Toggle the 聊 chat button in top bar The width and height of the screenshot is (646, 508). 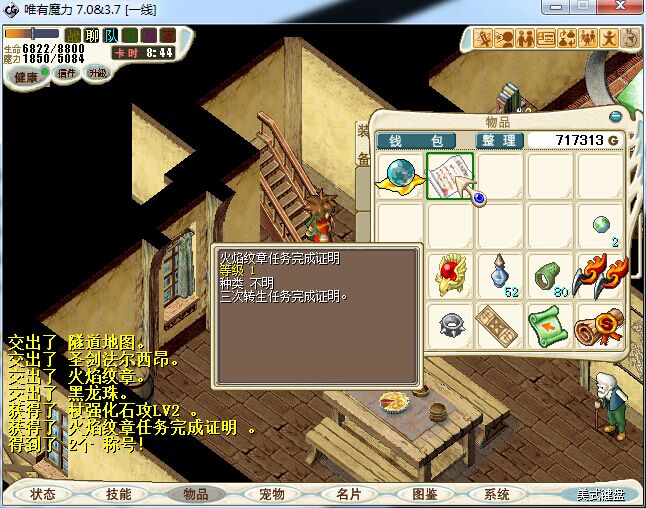click(x=92, y=36)
